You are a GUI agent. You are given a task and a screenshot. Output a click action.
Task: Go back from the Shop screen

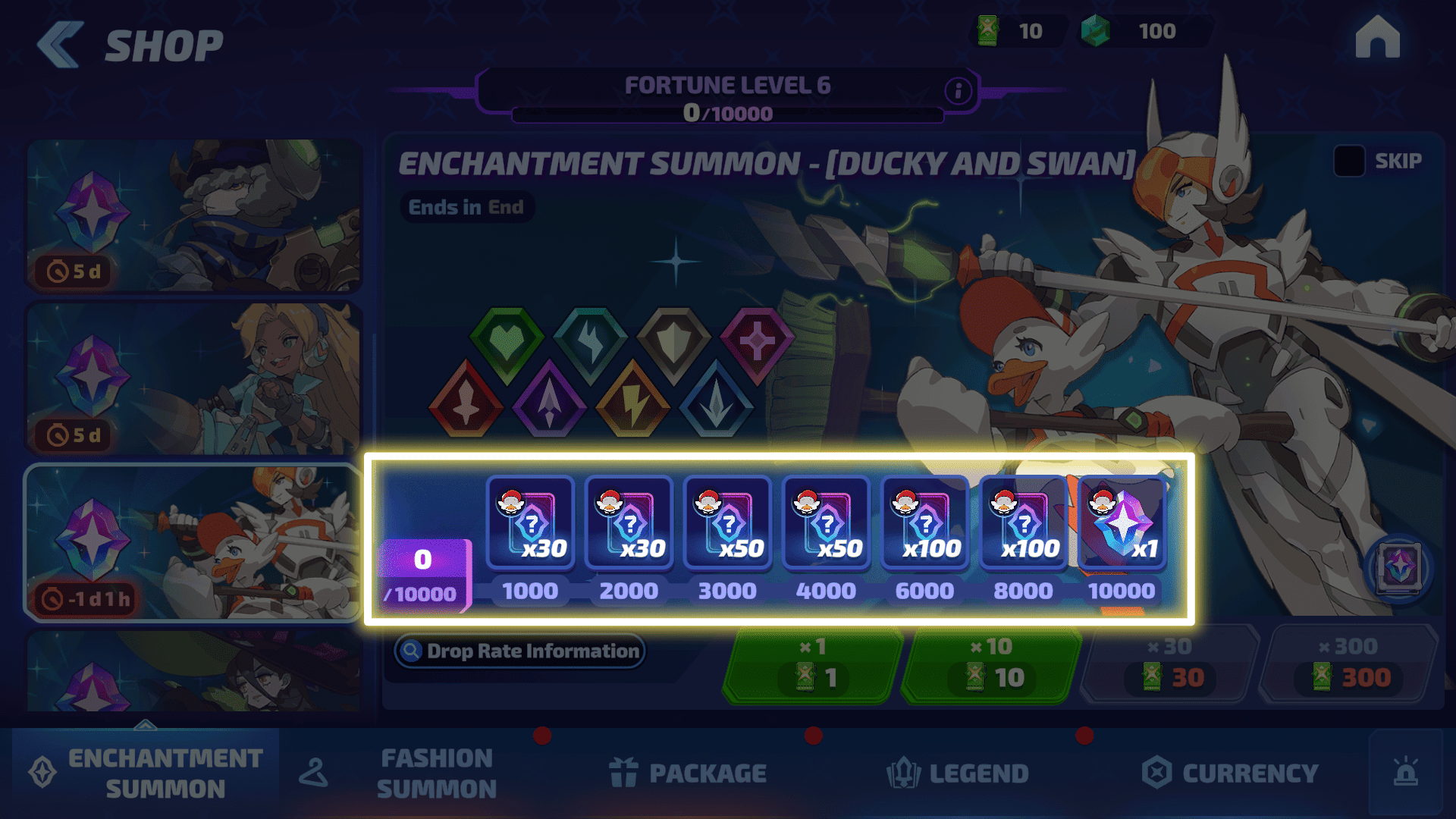coord(61,45)
